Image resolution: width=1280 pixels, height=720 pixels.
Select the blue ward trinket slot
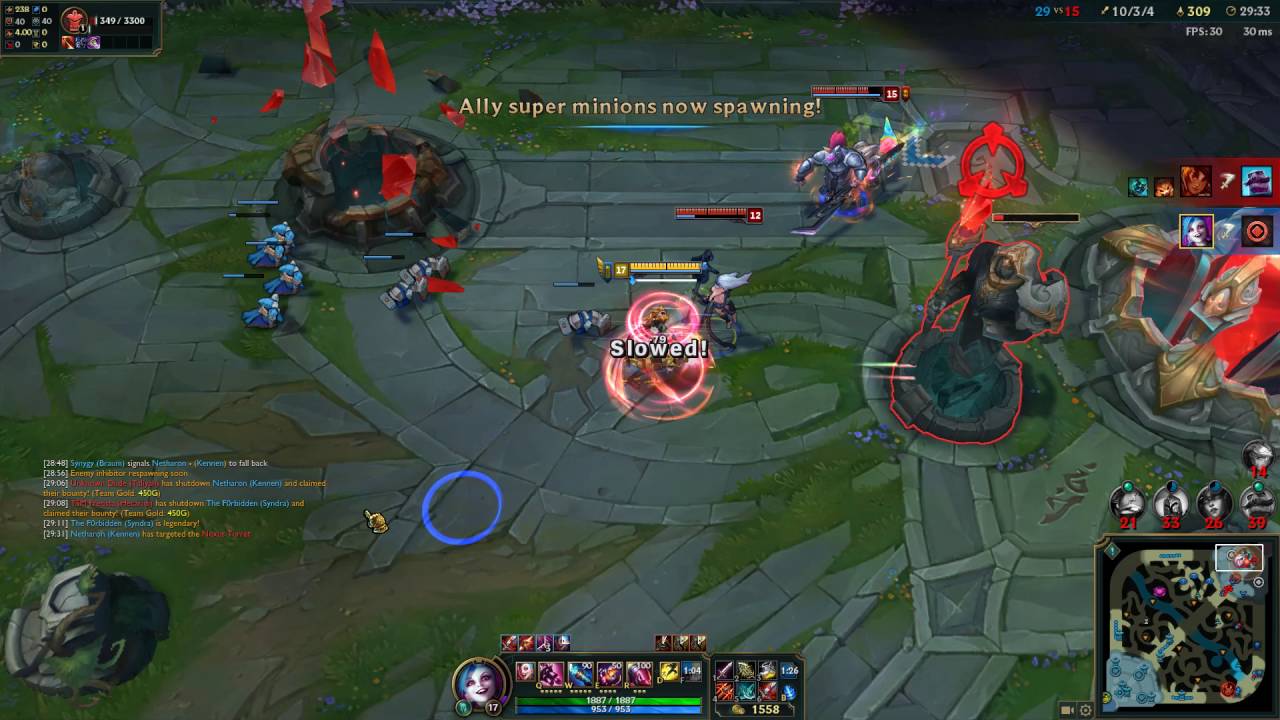[792, 693]
